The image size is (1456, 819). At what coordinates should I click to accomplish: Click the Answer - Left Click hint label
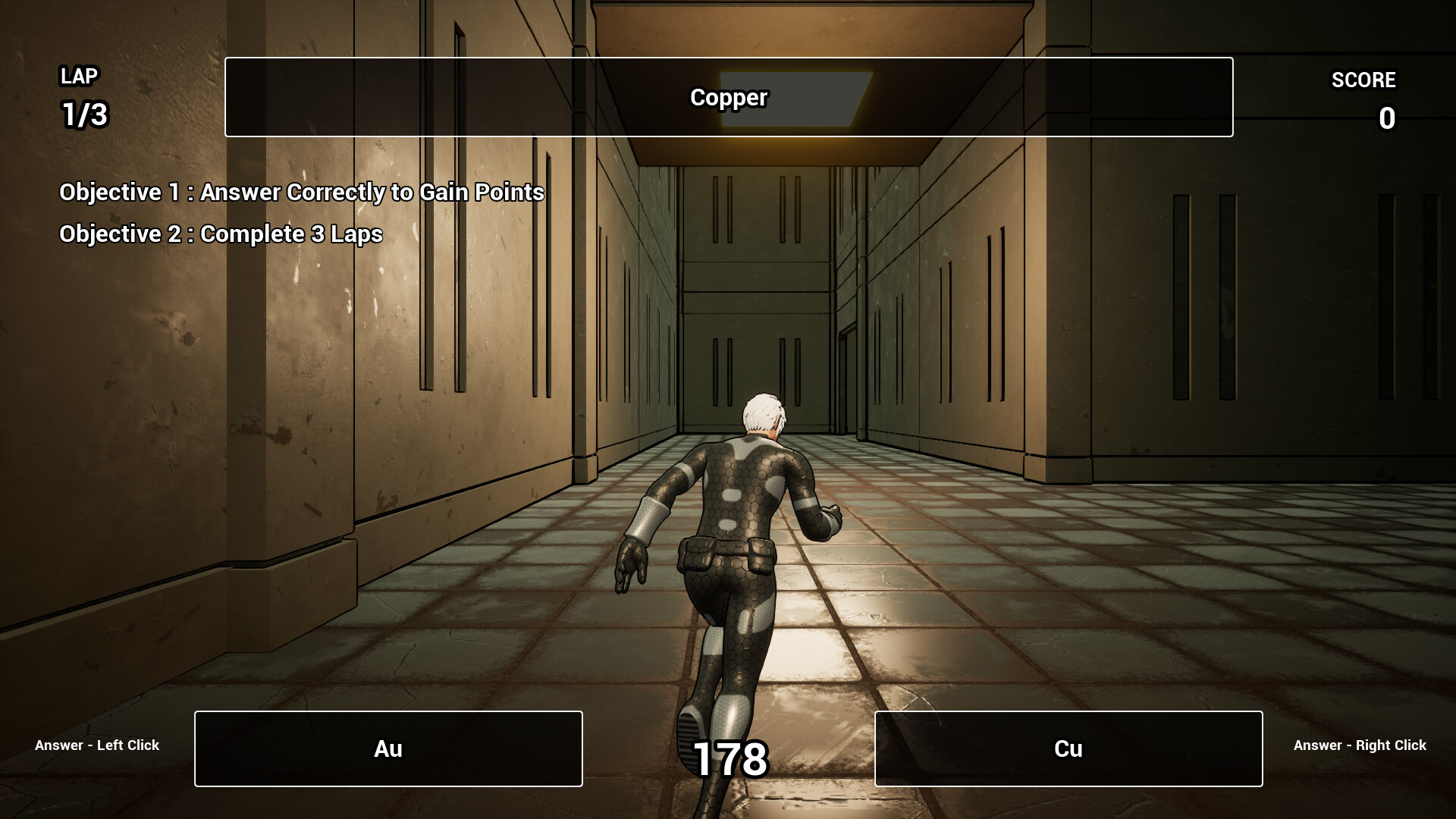96,745
